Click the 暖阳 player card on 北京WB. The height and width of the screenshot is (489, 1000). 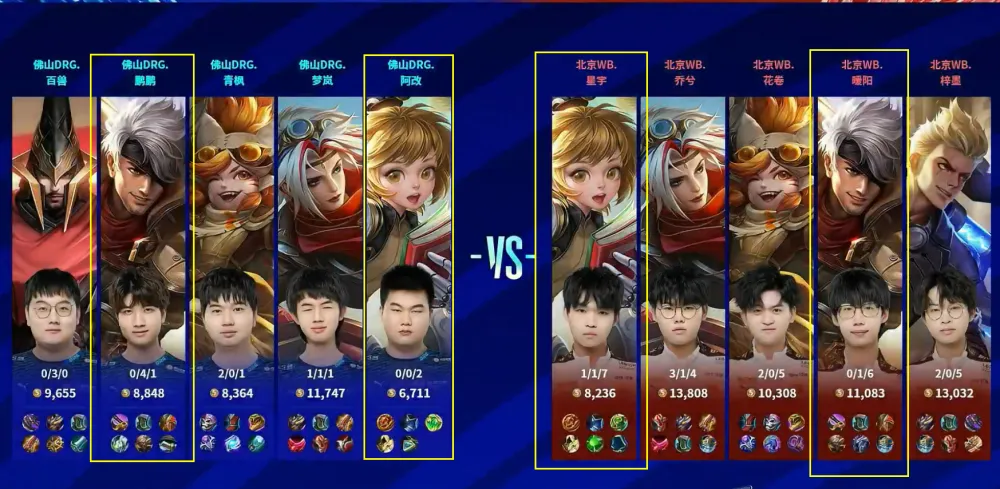tap(860, 260)
